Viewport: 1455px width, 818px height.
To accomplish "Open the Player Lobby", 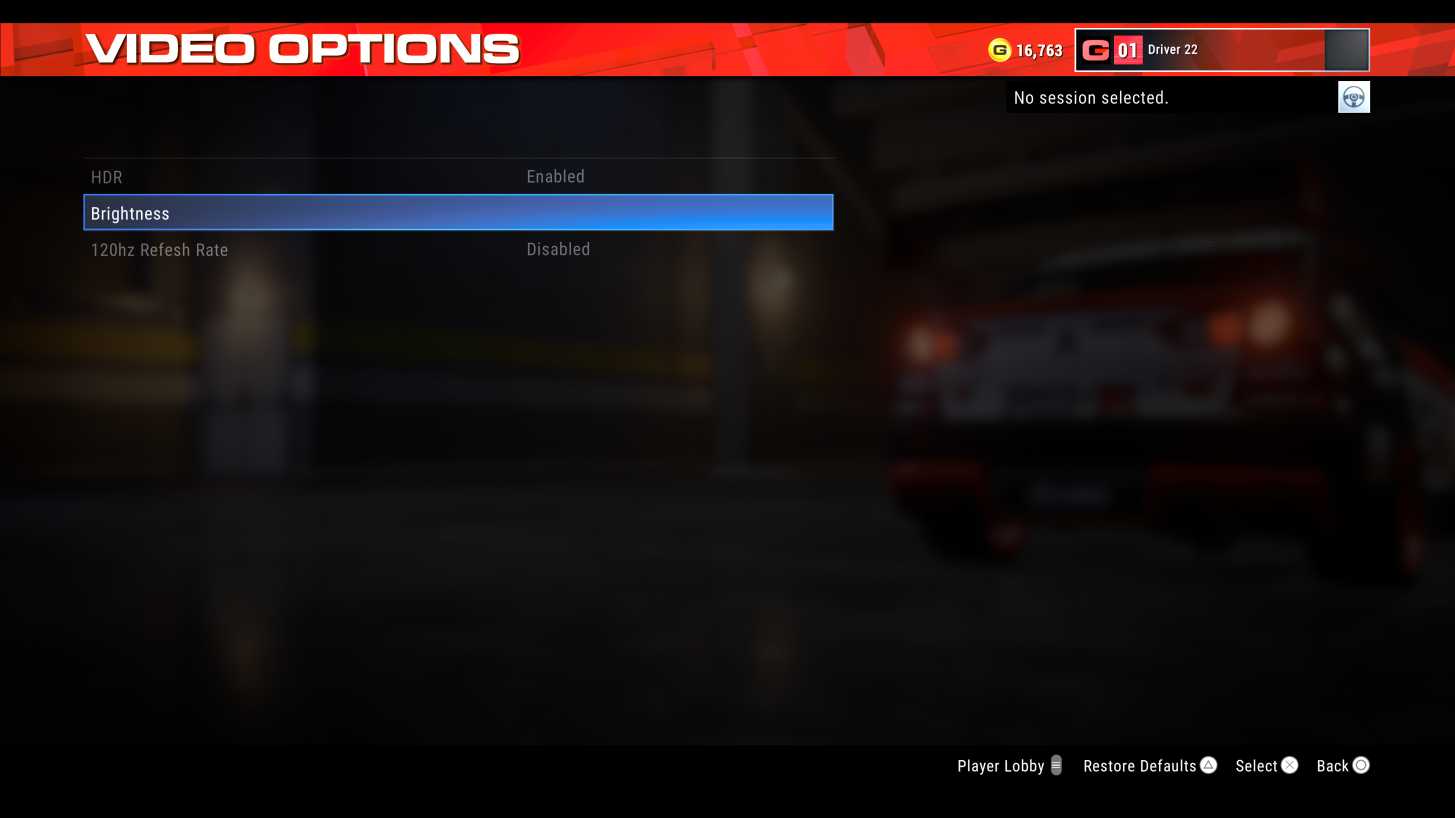I will [999, 765].
